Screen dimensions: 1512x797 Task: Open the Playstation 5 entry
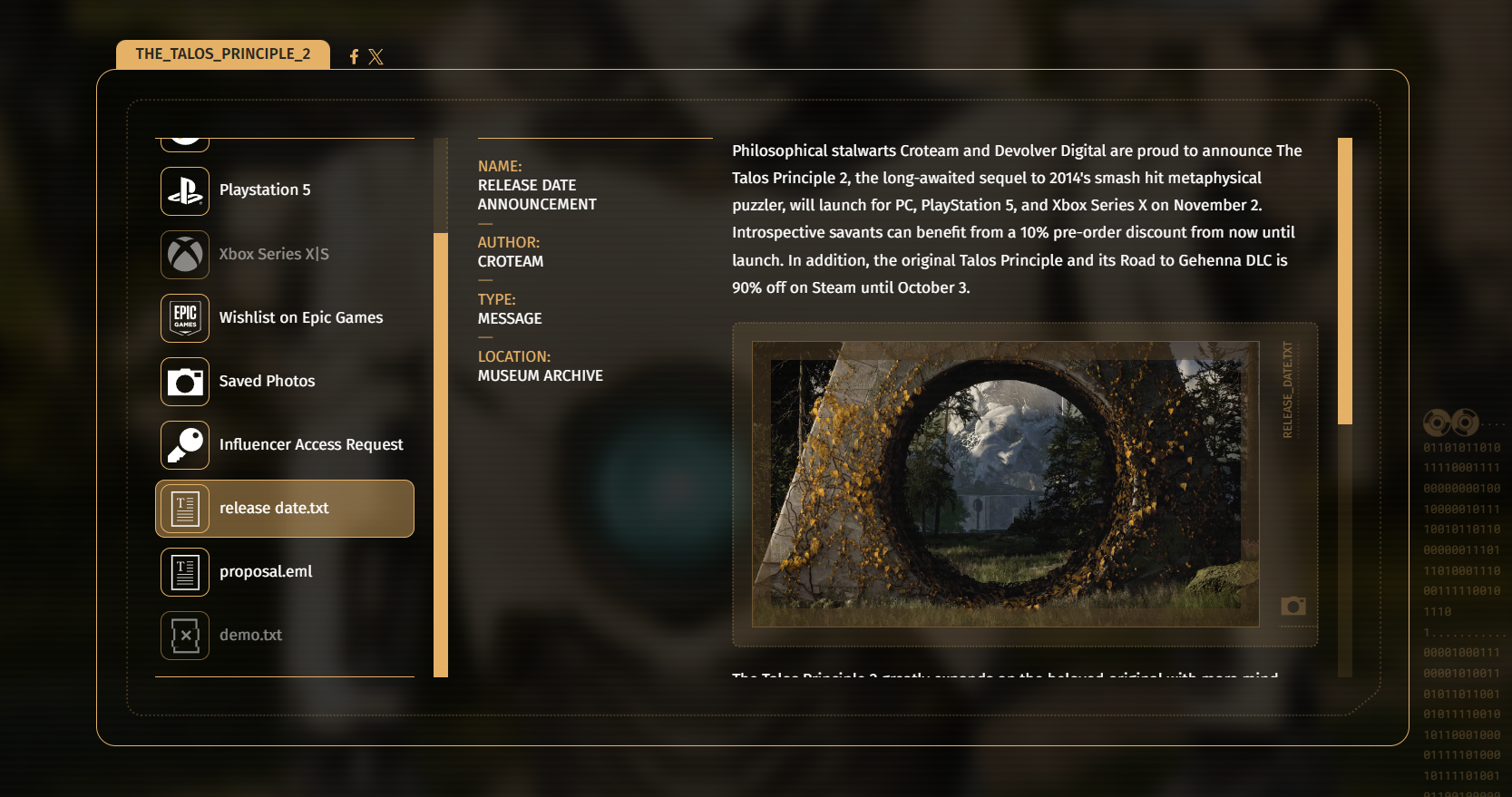(x=264, y=190)
